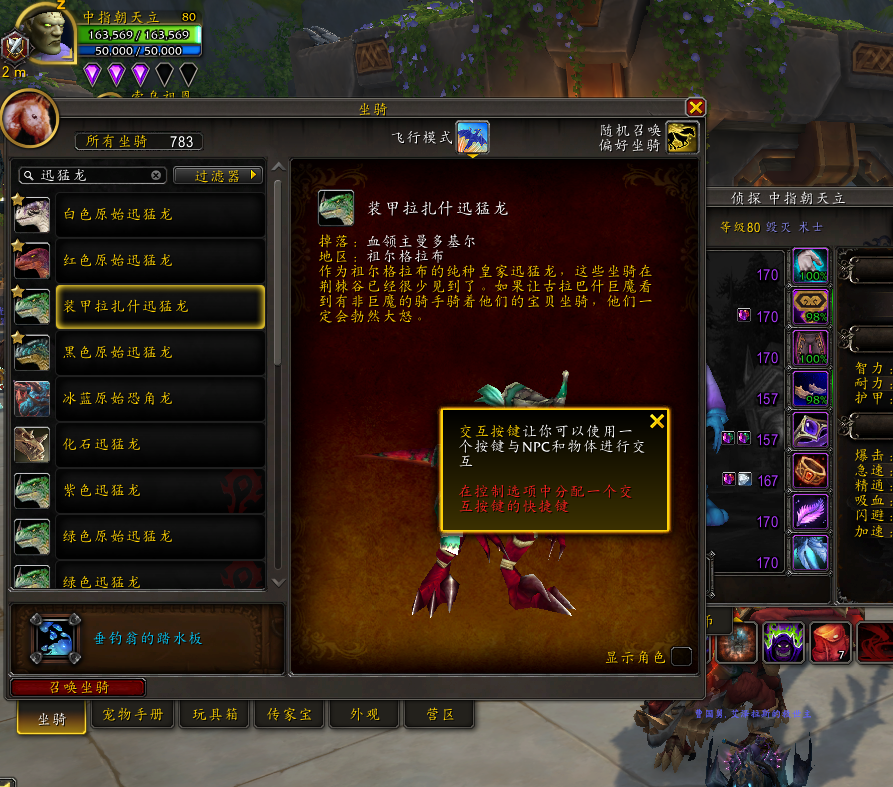Screen dimensions: 893x787
Task: Click the 随机召唤偏好坐骑 icon
Action: click(x=682, y=137)
